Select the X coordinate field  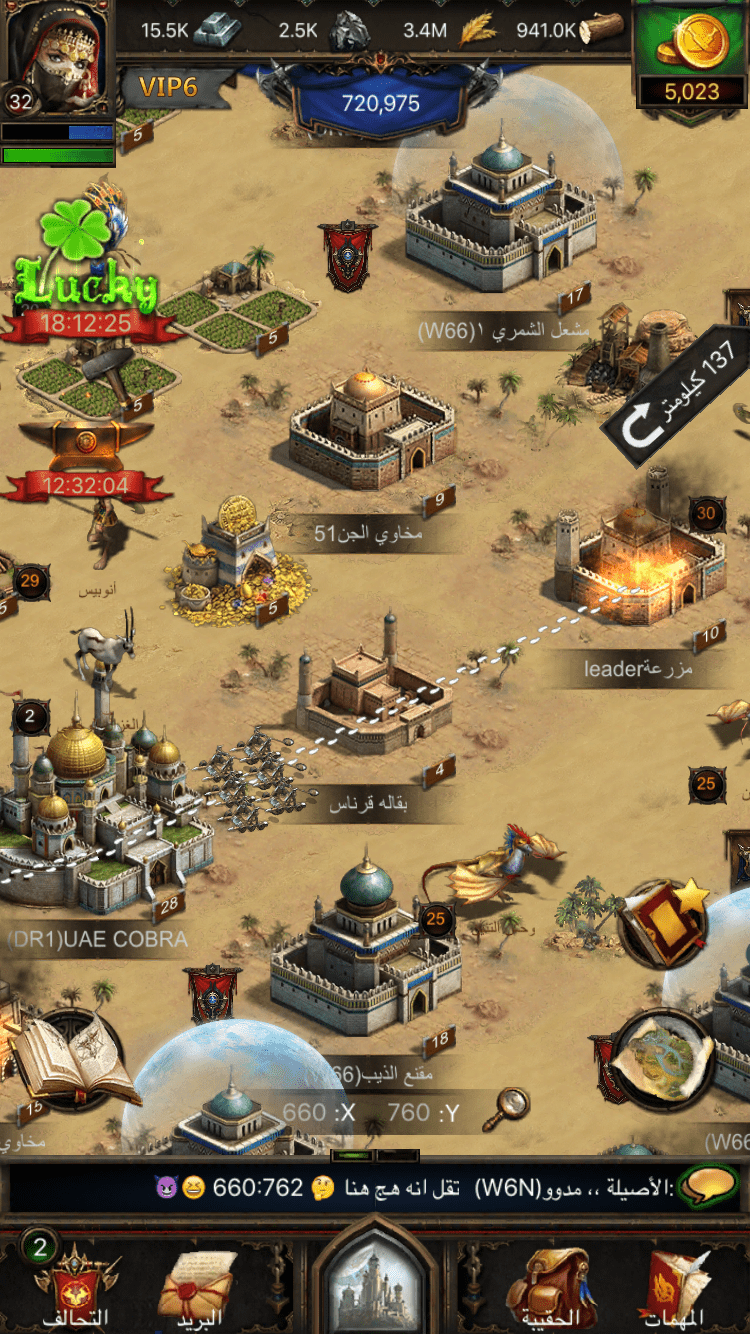tap(317, 1112)
